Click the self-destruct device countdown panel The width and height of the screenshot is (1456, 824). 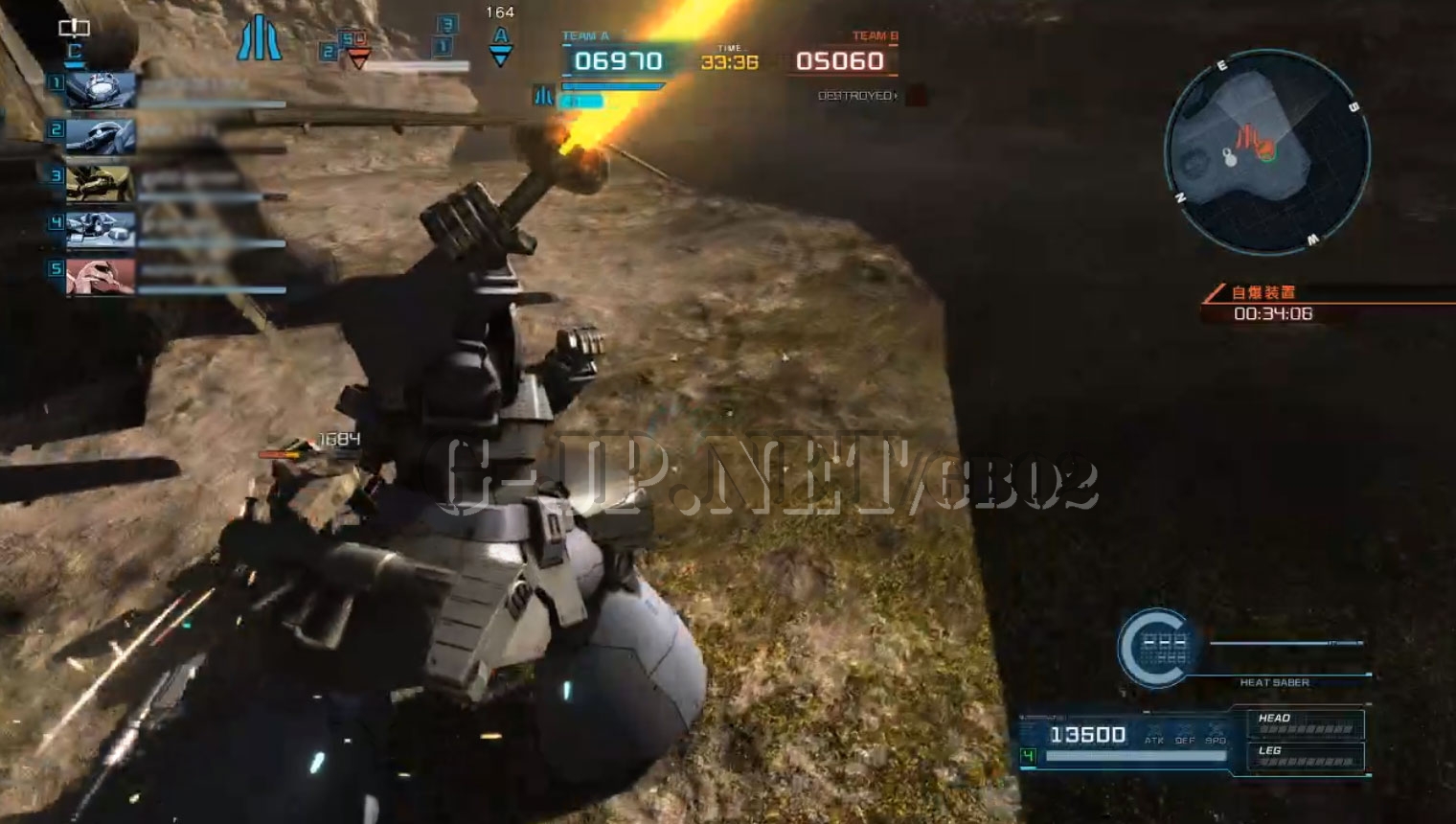(x=1274, y=305)
